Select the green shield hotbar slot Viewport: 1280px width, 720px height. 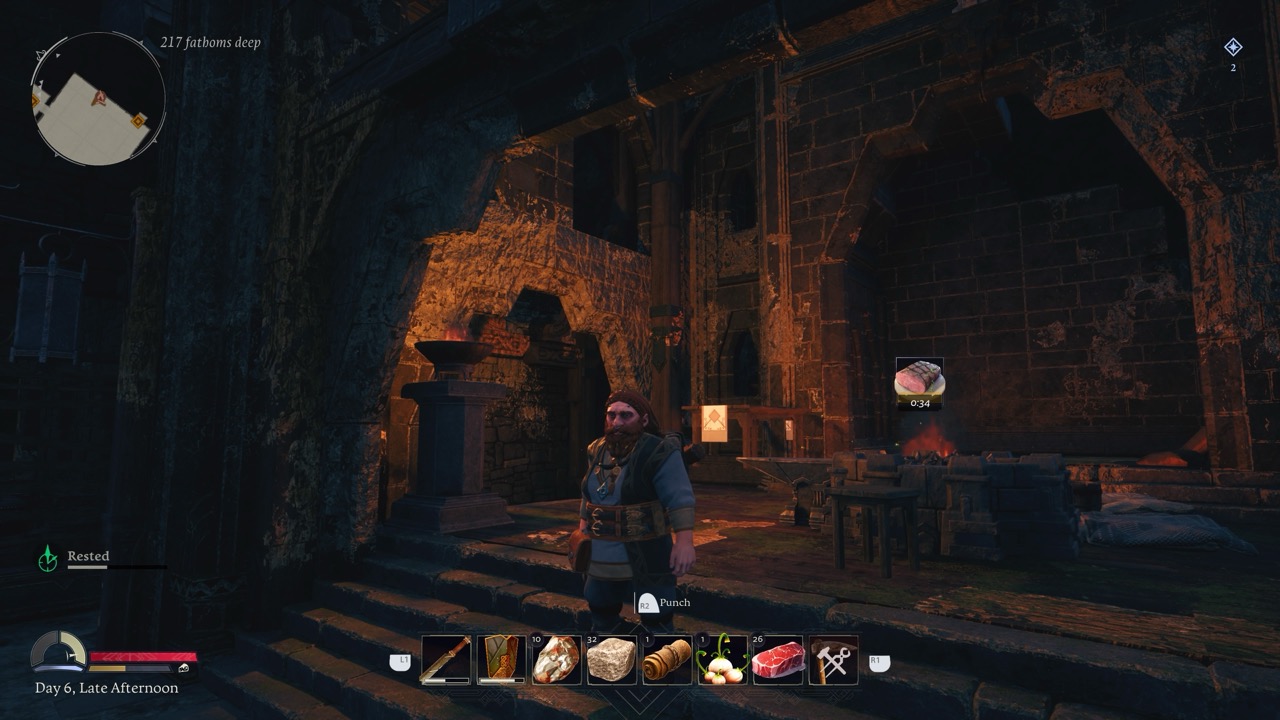[x=501, y=660]
